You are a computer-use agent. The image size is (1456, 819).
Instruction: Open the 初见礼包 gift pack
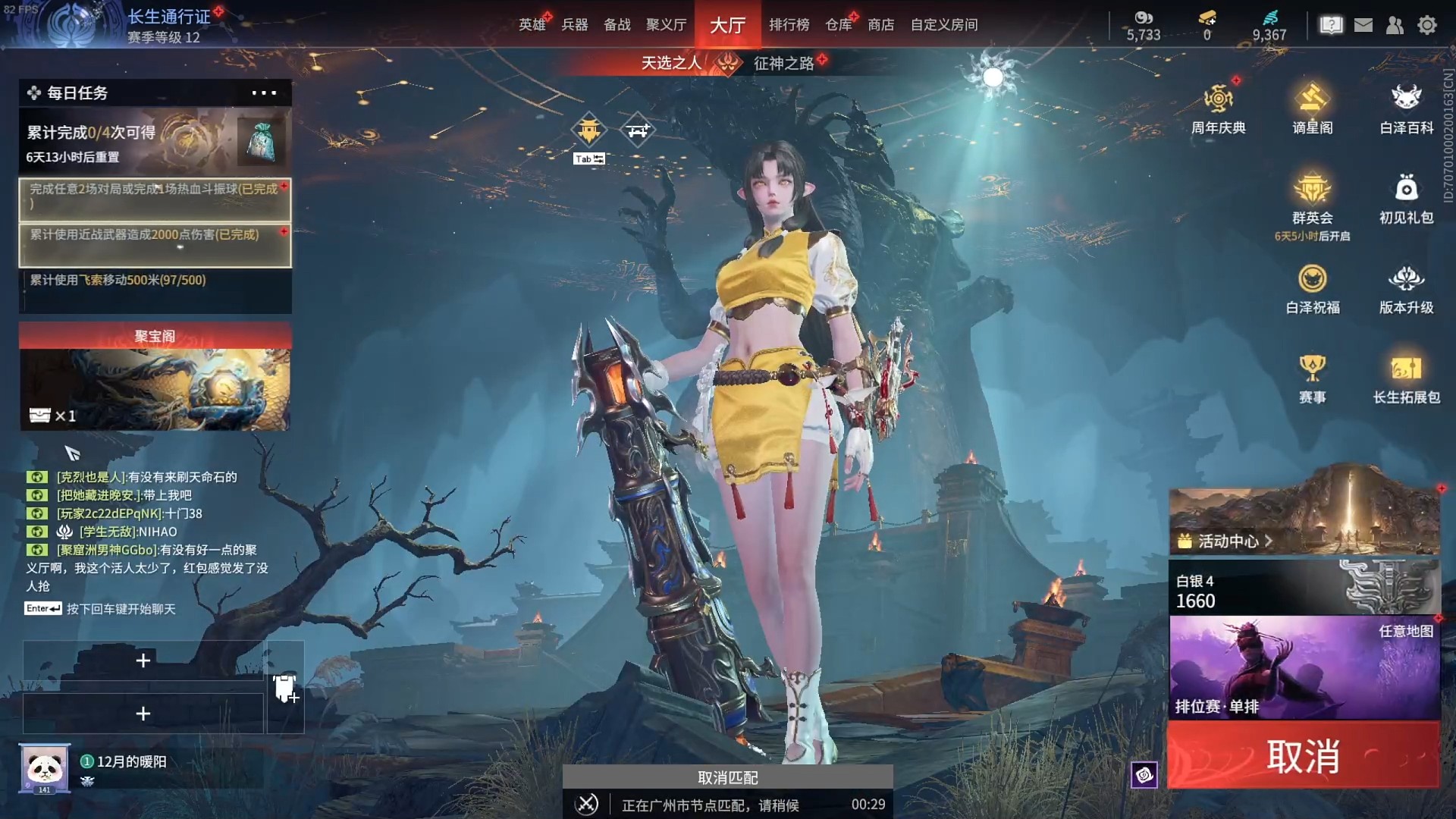point(1406,198)
